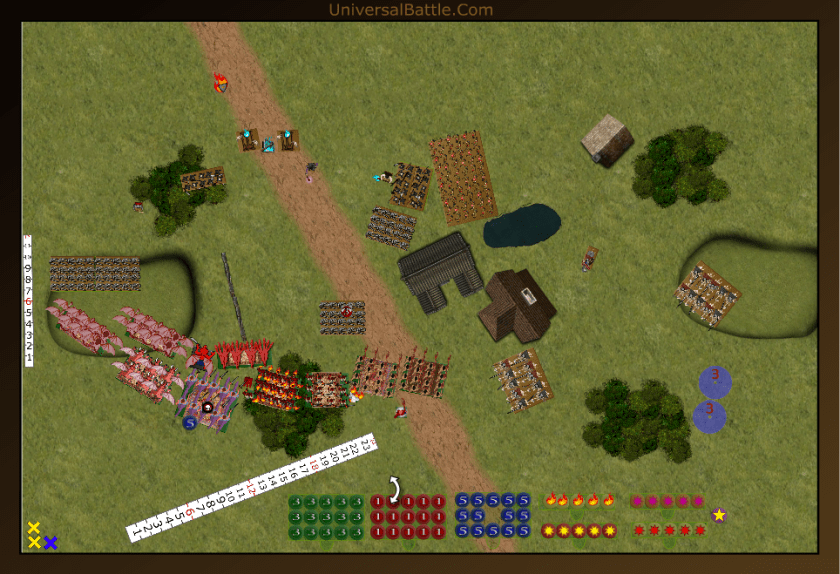Viewport: 840px width, 574px height.
Task: Take a blue 5 counter from the tray
Action: [463, 501]
